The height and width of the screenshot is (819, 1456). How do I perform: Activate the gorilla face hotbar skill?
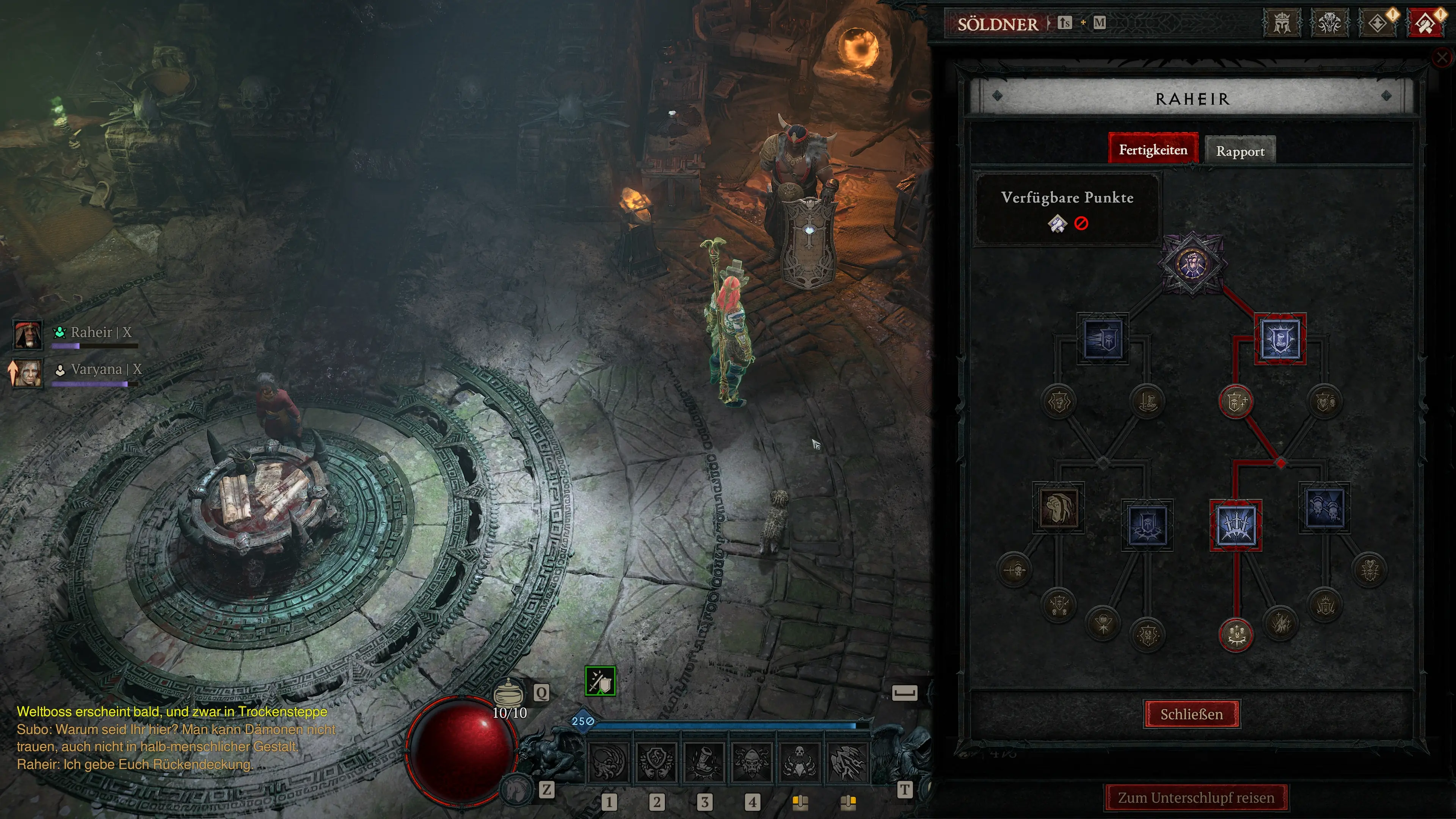click(x=751, y=761)
